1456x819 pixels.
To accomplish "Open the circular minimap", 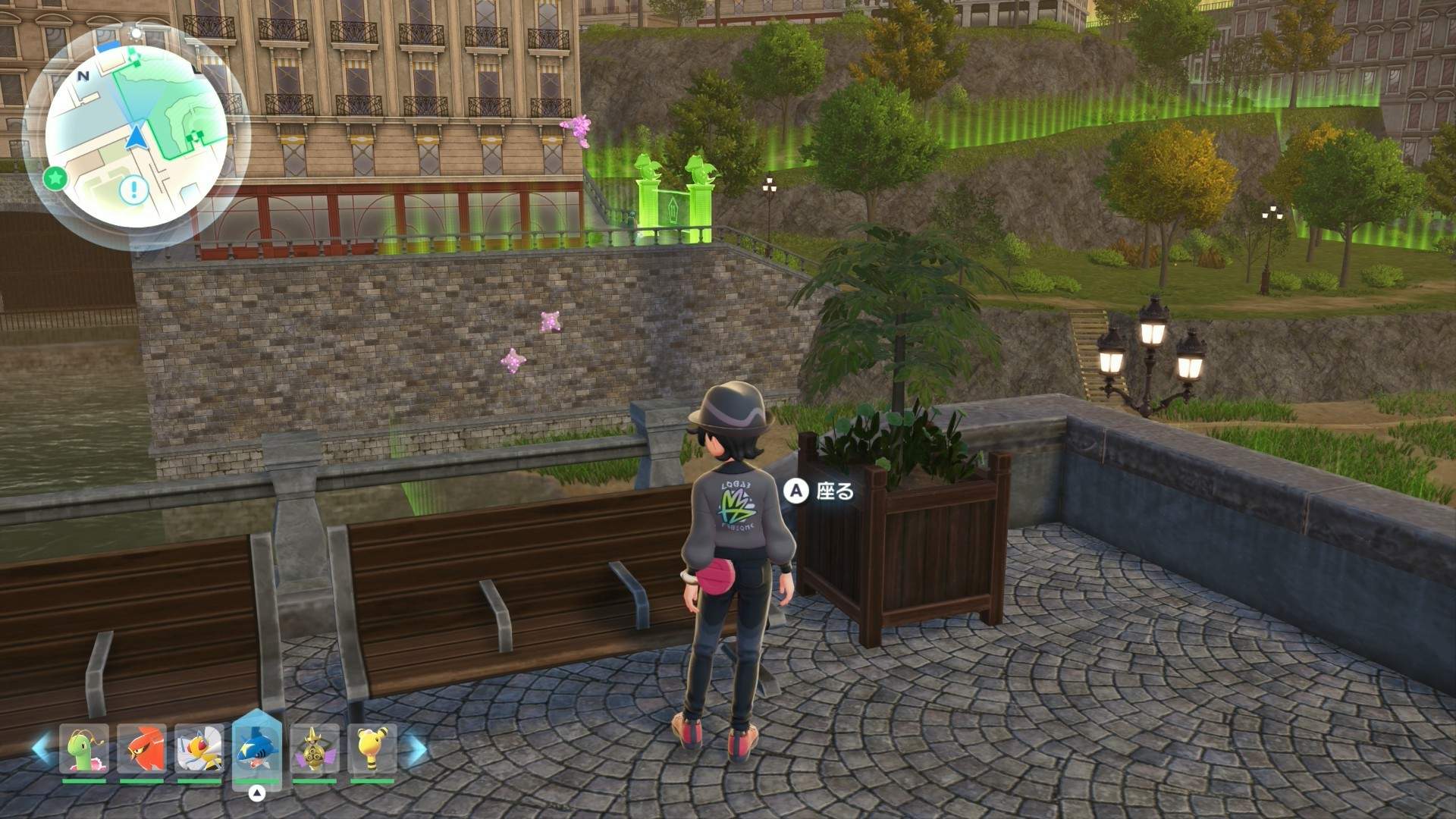I will (x=136, y=136).
